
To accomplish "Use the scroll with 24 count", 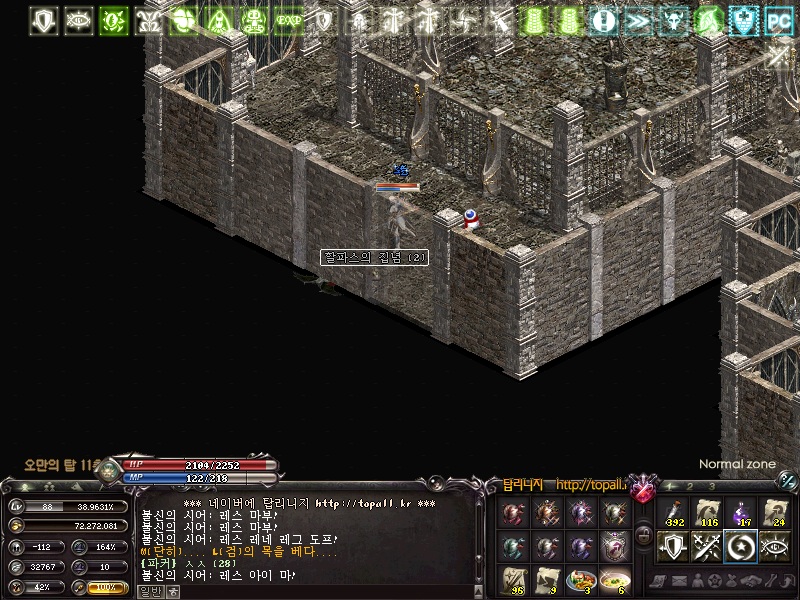I will point(775,513).
